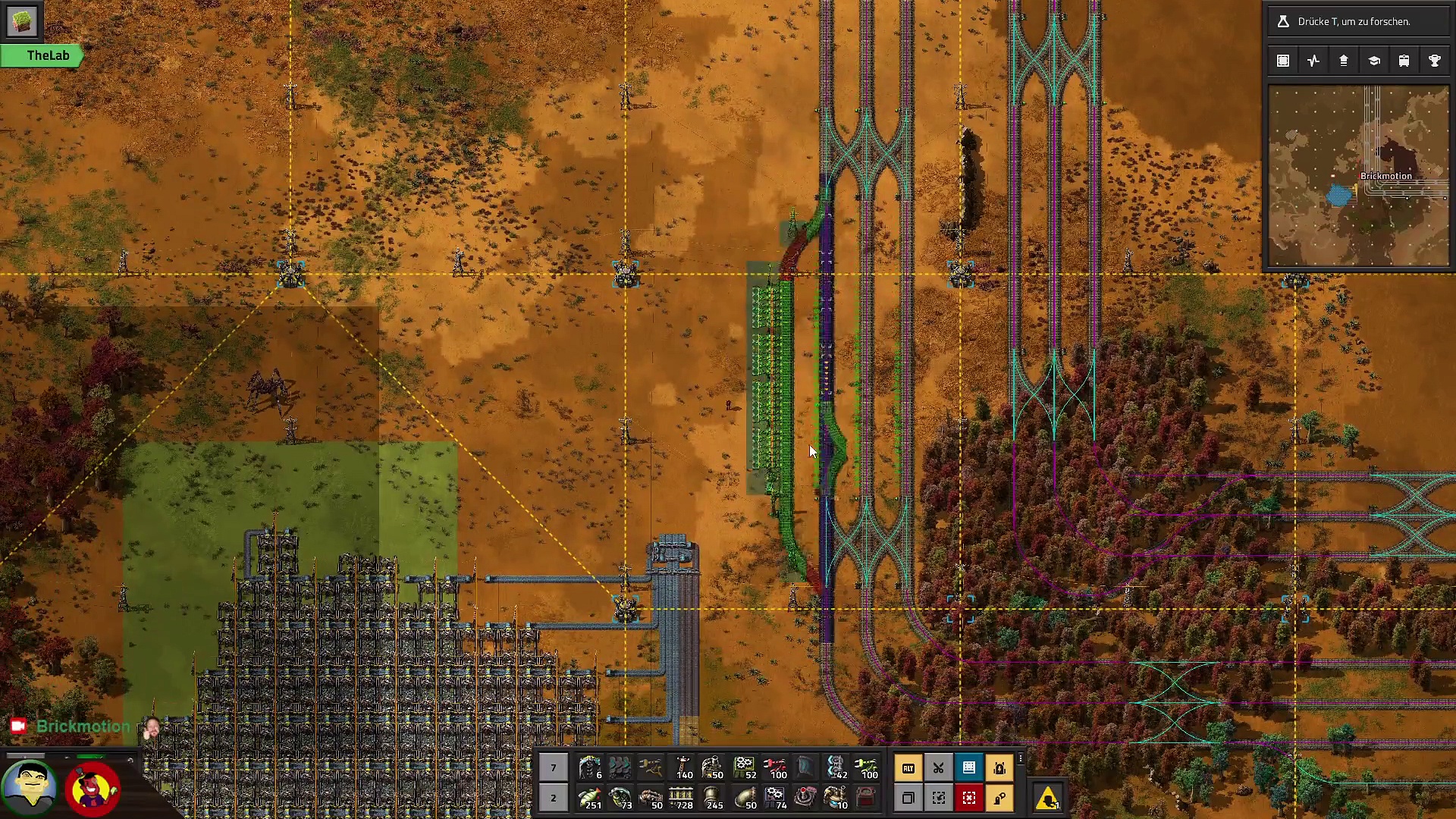This screenshot has height=819, width=1456.
Task: Open the achievements trophy button
Action: click(1434, 61)
